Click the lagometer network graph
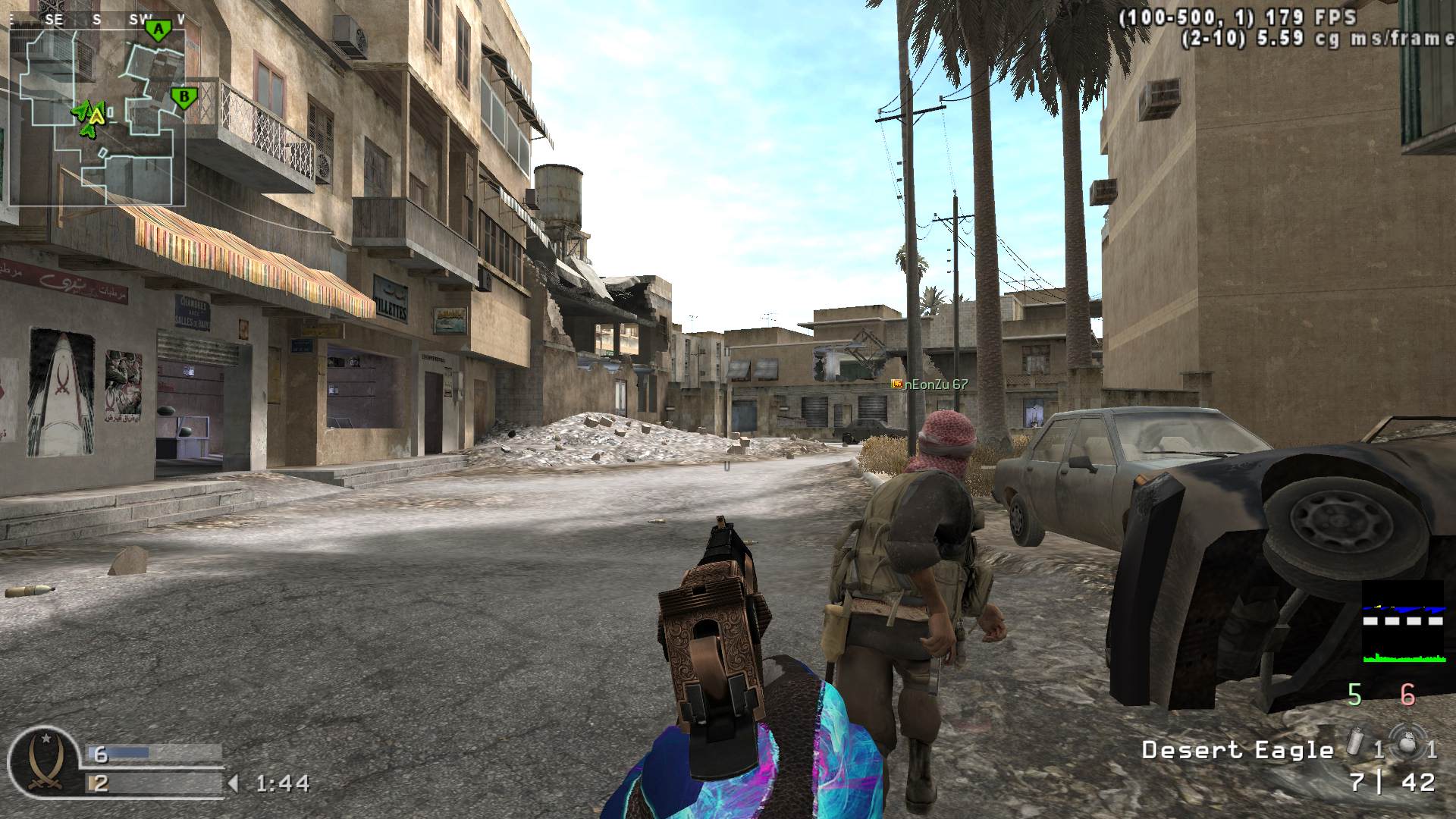 point(1403,622)
